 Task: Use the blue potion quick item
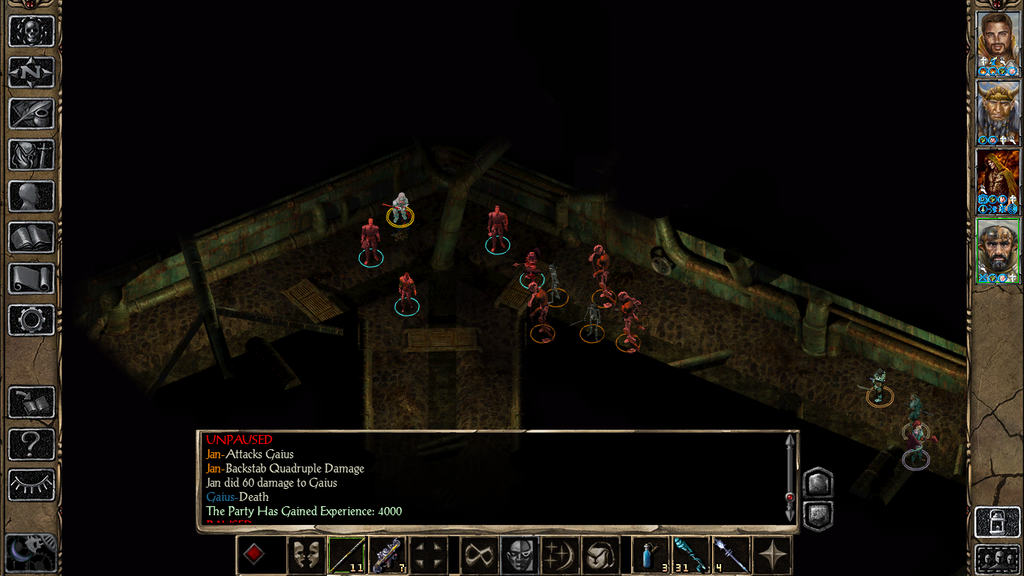click(650, 555)
